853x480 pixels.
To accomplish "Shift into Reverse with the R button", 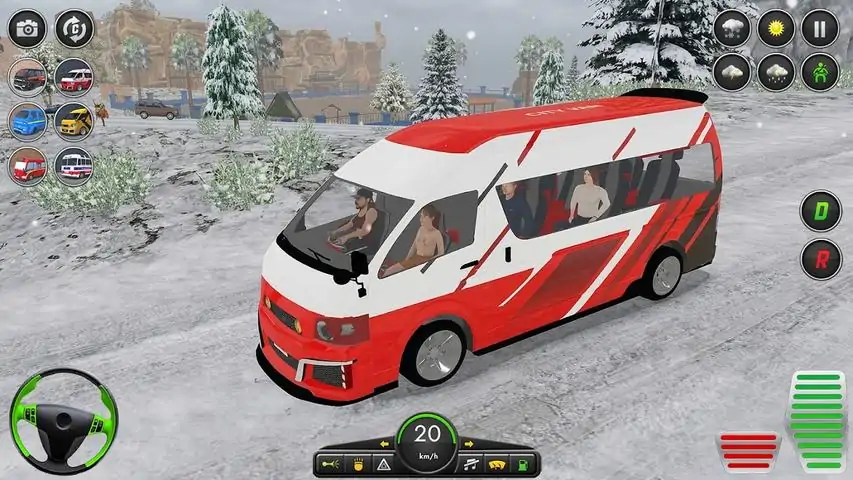I will tap(820, 259).
